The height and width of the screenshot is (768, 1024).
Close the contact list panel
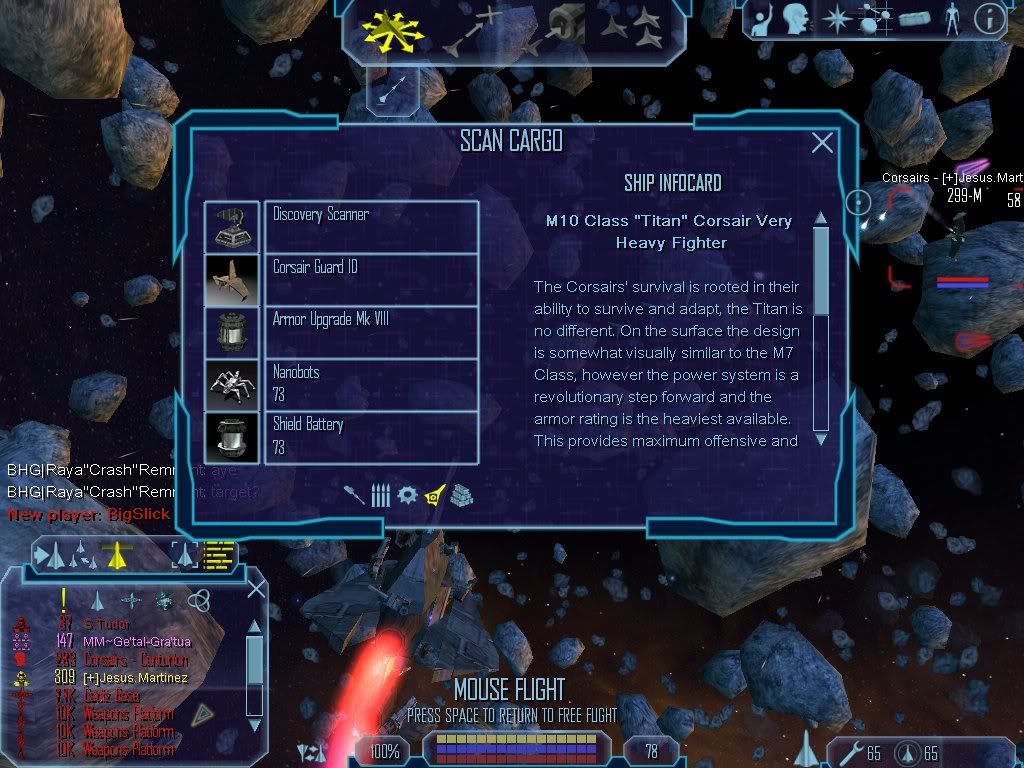pos(256,588)
